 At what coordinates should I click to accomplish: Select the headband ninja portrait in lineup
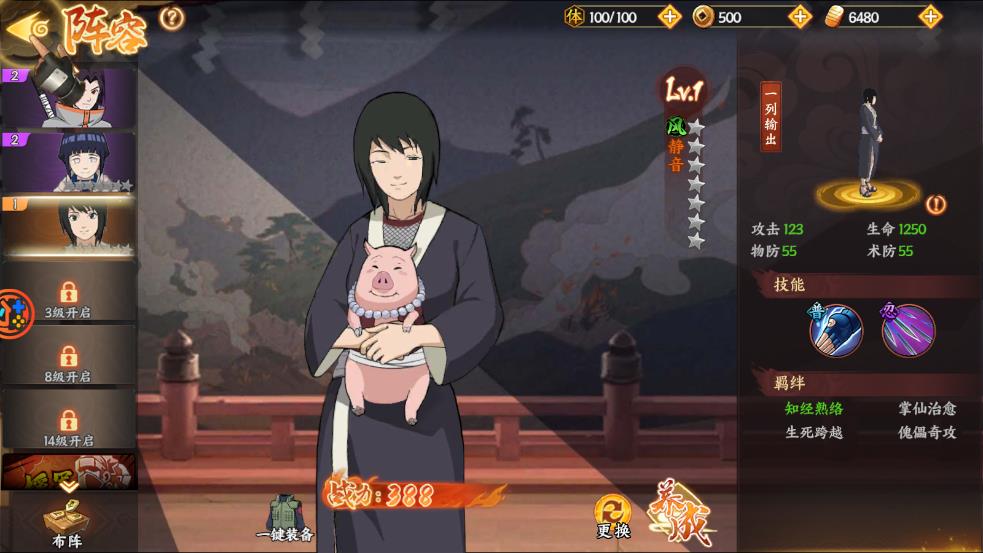click(x=70, y=96)
